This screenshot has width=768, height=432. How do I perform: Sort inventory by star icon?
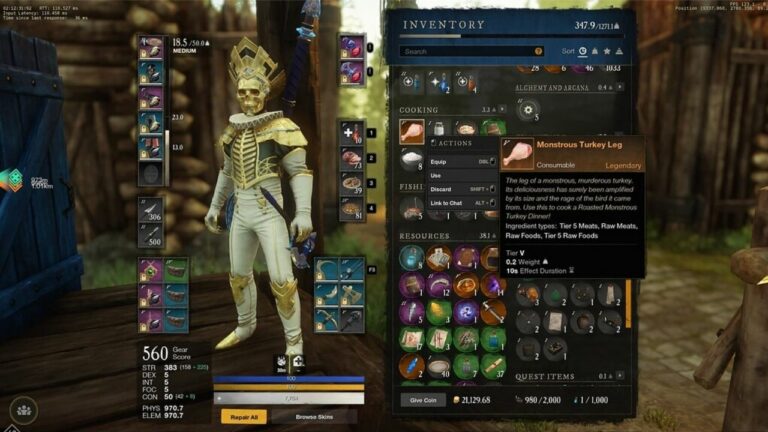pos(608,51)
